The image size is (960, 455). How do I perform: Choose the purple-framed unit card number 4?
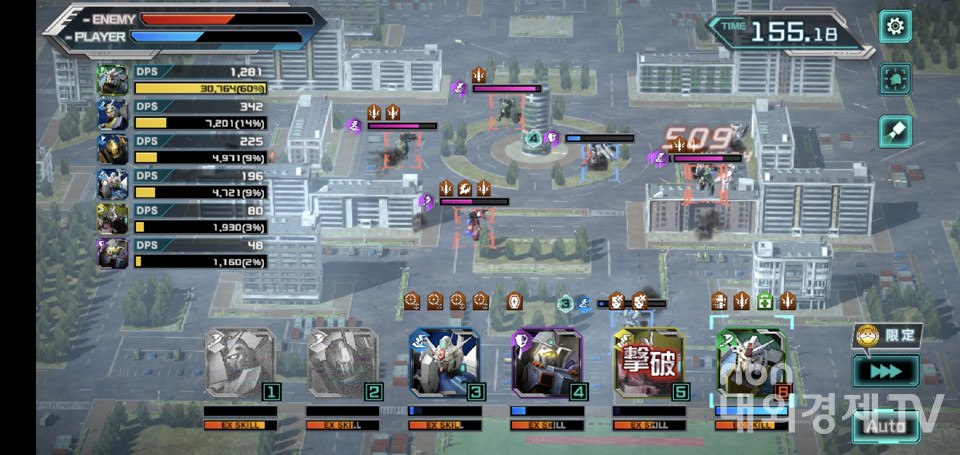click(547, 364)
